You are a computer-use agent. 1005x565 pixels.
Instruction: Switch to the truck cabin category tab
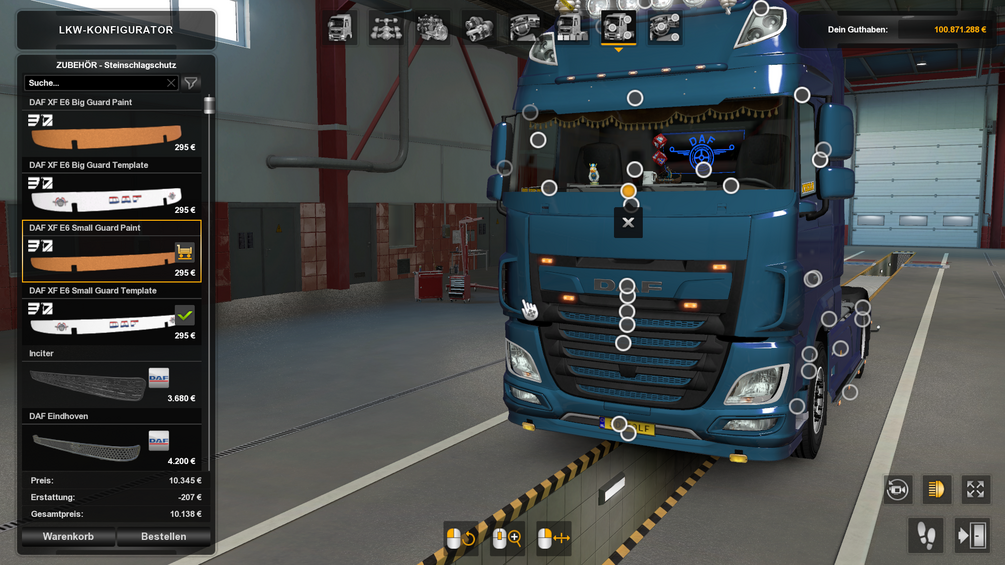click(341, 28)
